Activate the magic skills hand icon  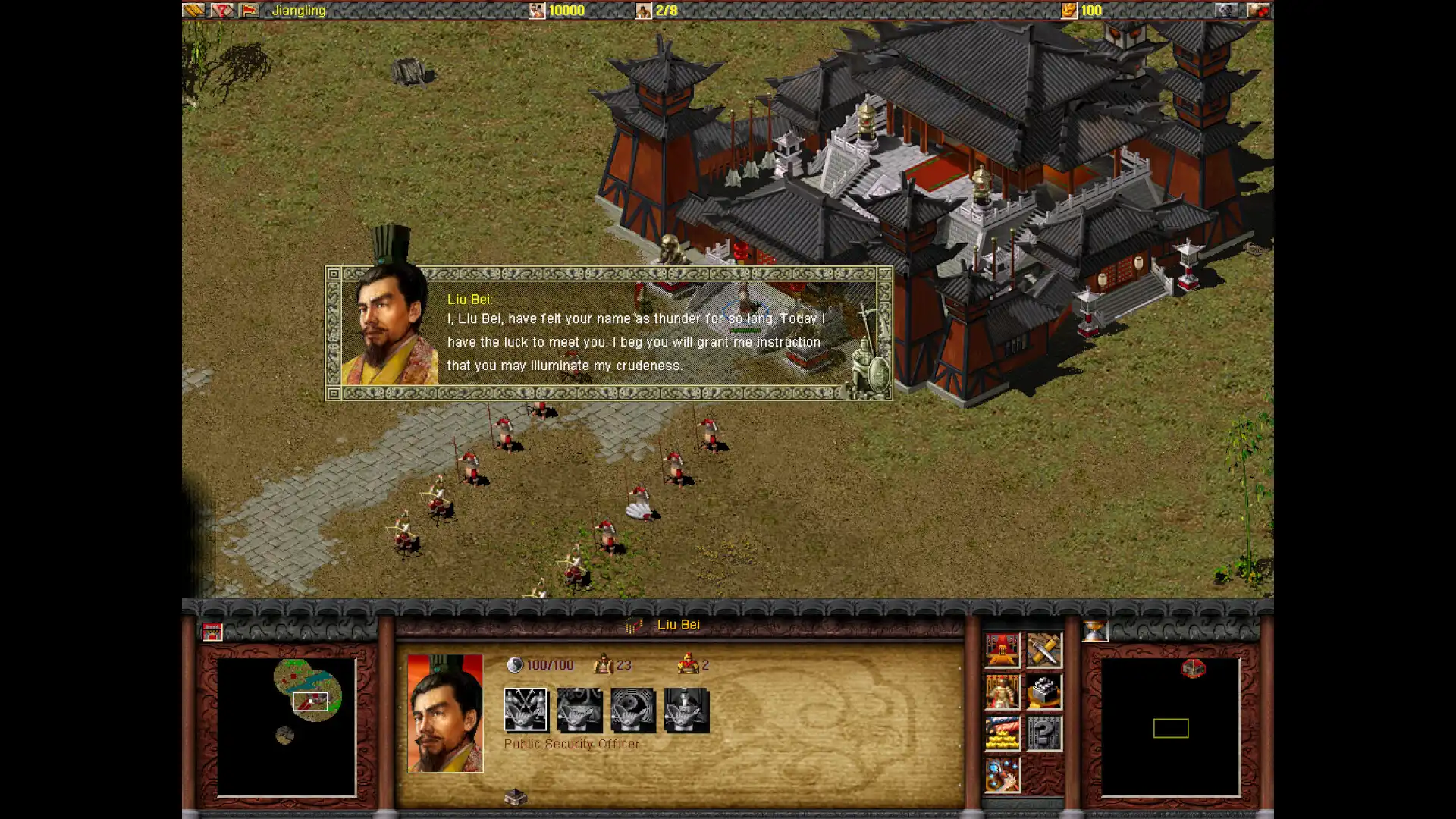pyautogui.click(x=1003, y=773)
